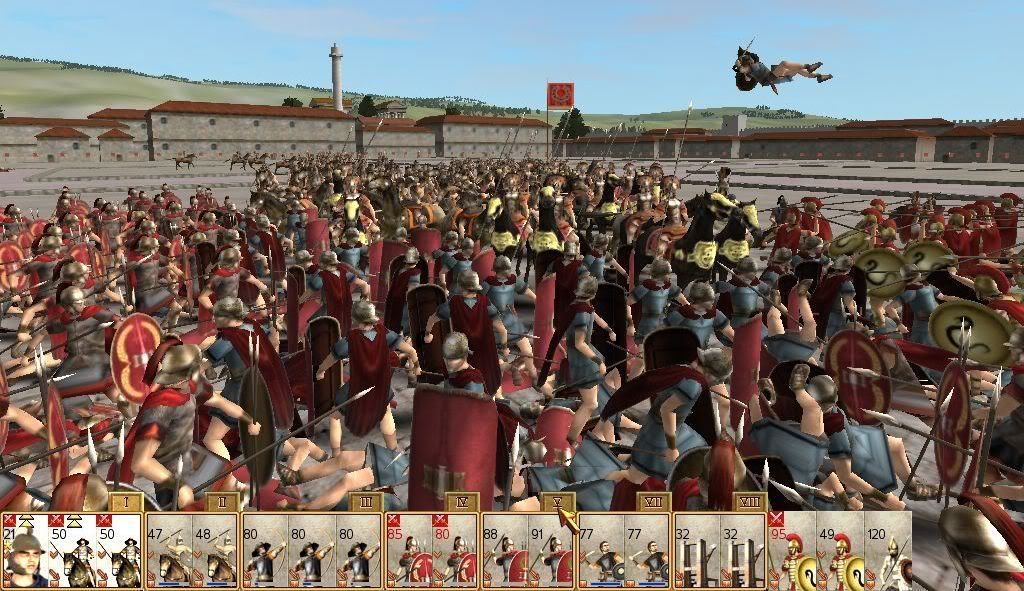The width and height of the screenshot is (1024, 591).
Task: Select group III tab
Action: point(366,502)
